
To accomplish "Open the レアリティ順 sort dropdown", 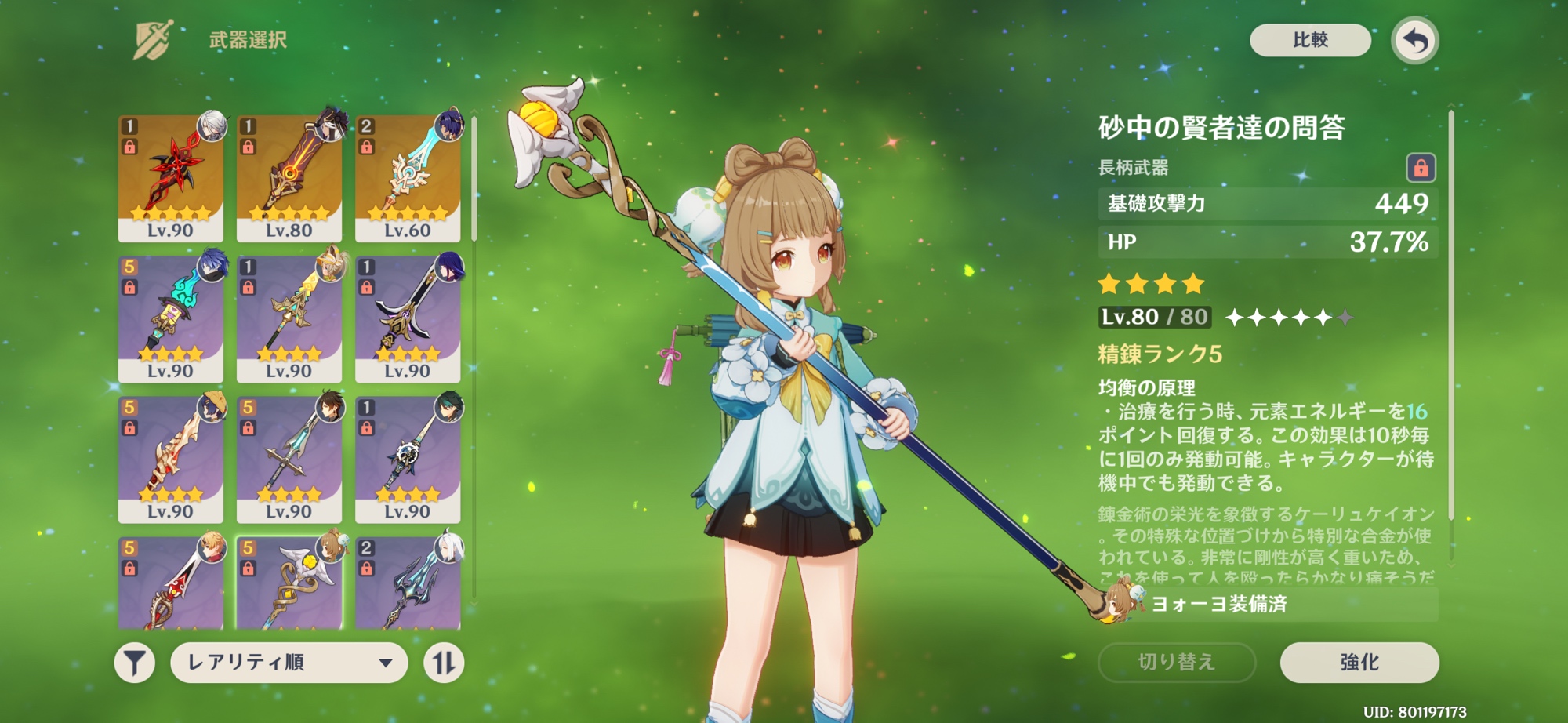I will [289, 662].
